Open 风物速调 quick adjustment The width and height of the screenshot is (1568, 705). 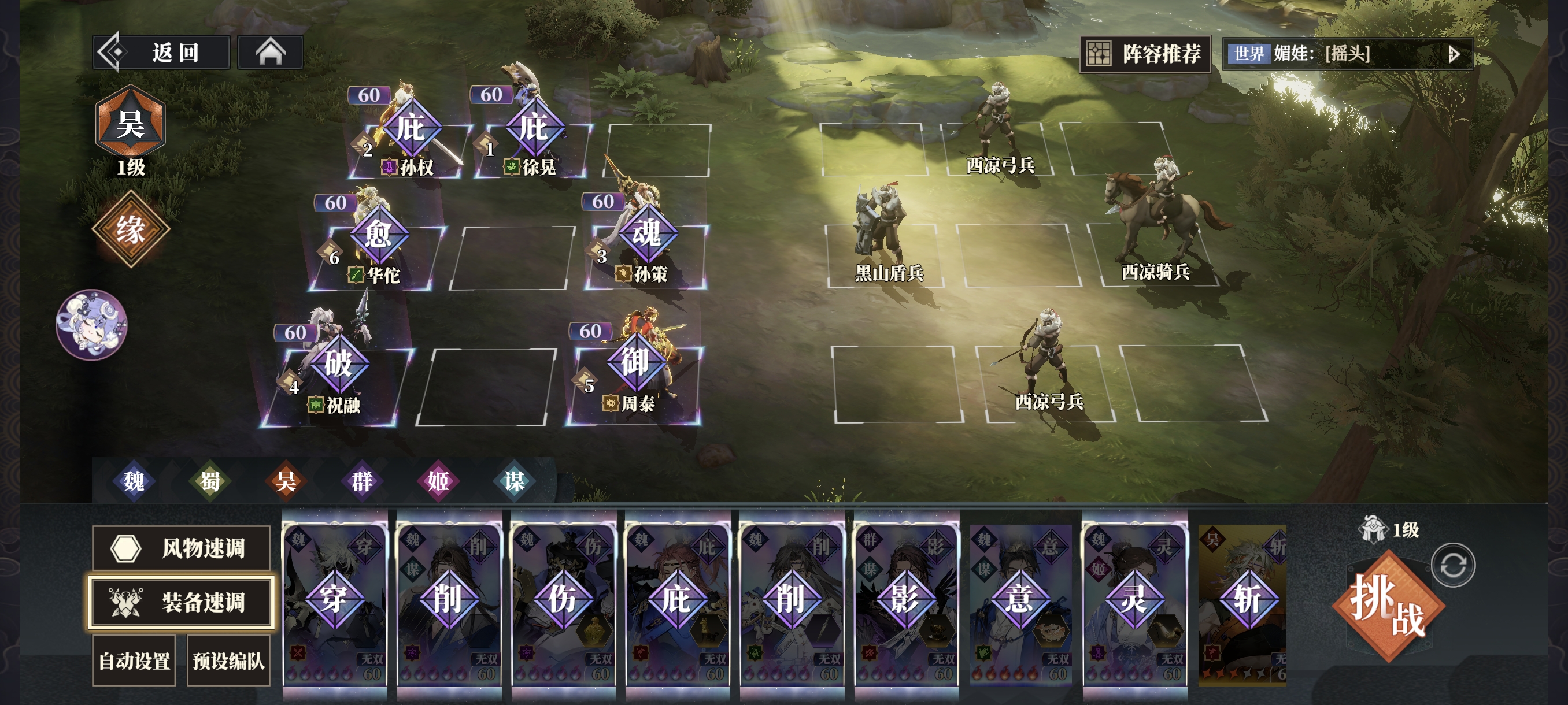pyautogui.click(x=181, y=548)
